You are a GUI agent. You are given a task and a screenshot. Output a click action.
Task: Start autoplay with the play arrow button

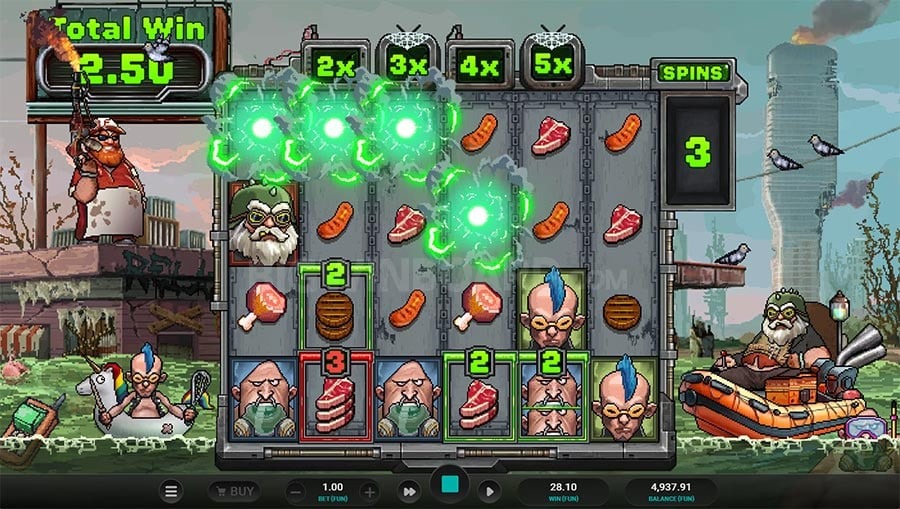pos(489,491)
